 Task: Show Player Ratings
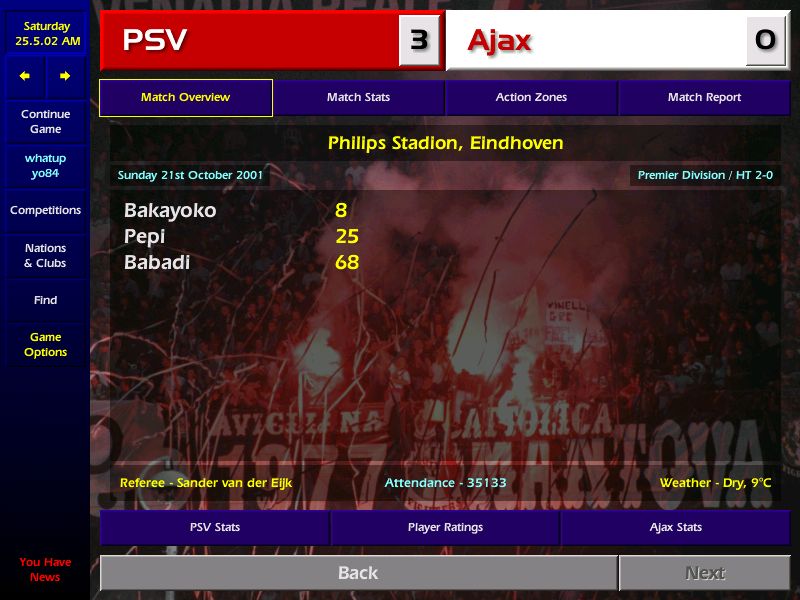[x=445, y=527]
